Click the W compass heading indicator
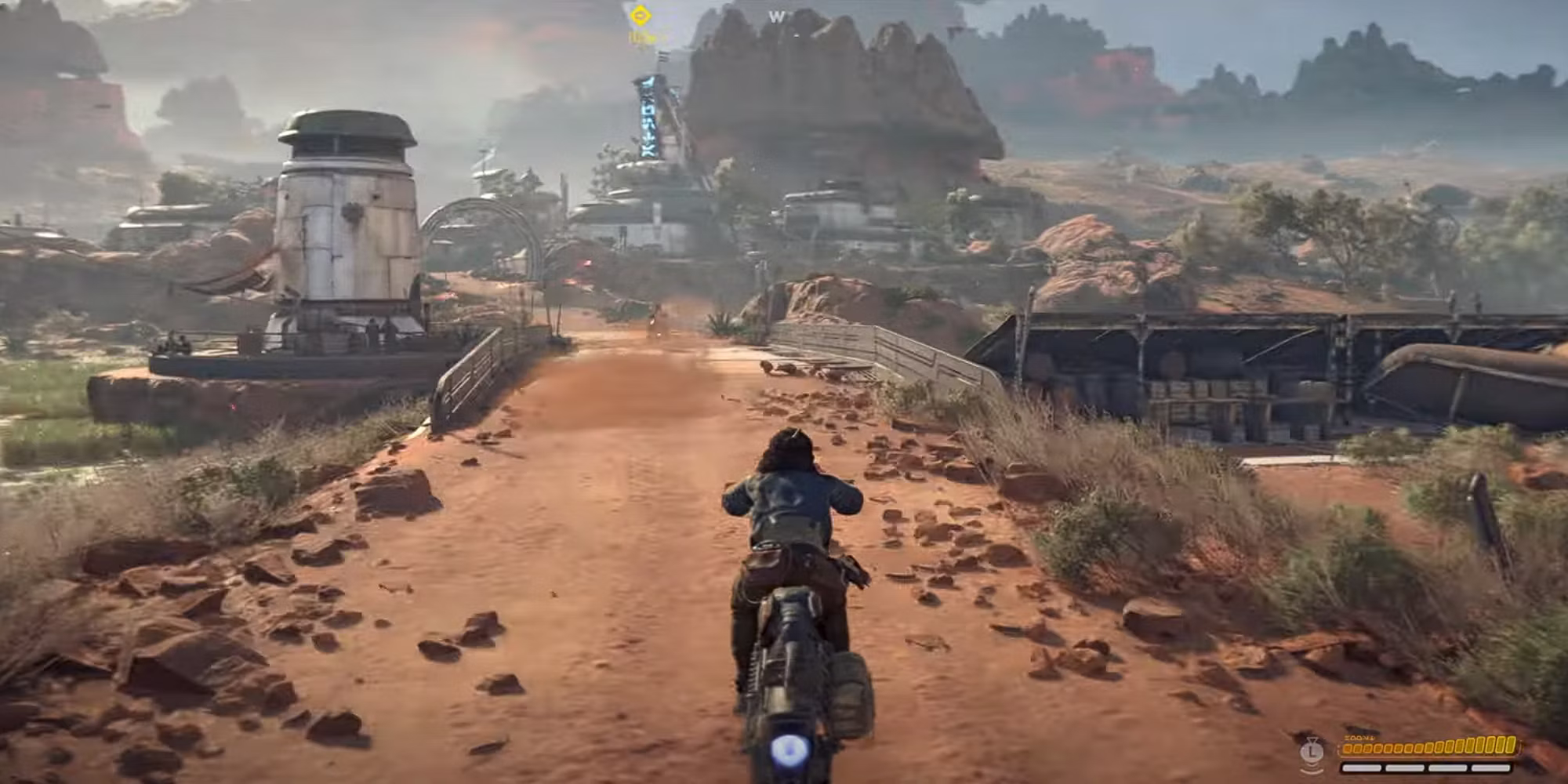The image size is (1568, 784). [775, 15]
